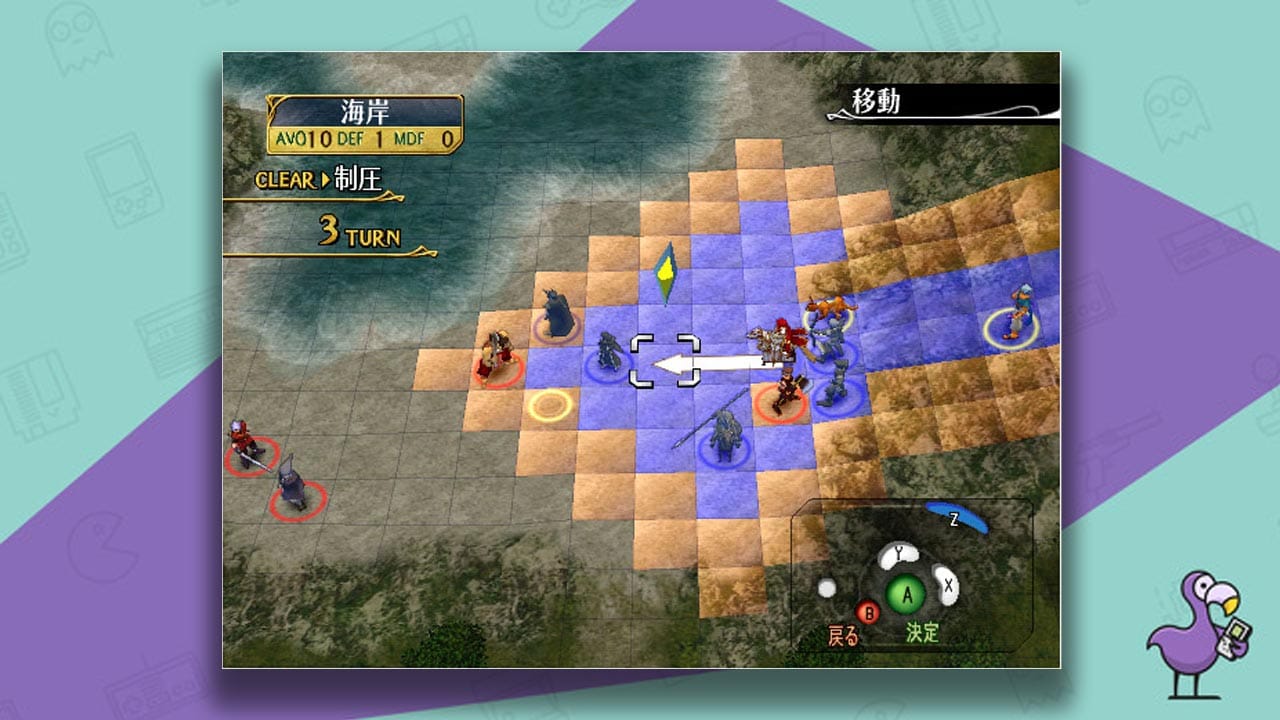Screen dimensions: 1280x720
Task: Select the yellow seize flag marker
Action: point(668,270)
